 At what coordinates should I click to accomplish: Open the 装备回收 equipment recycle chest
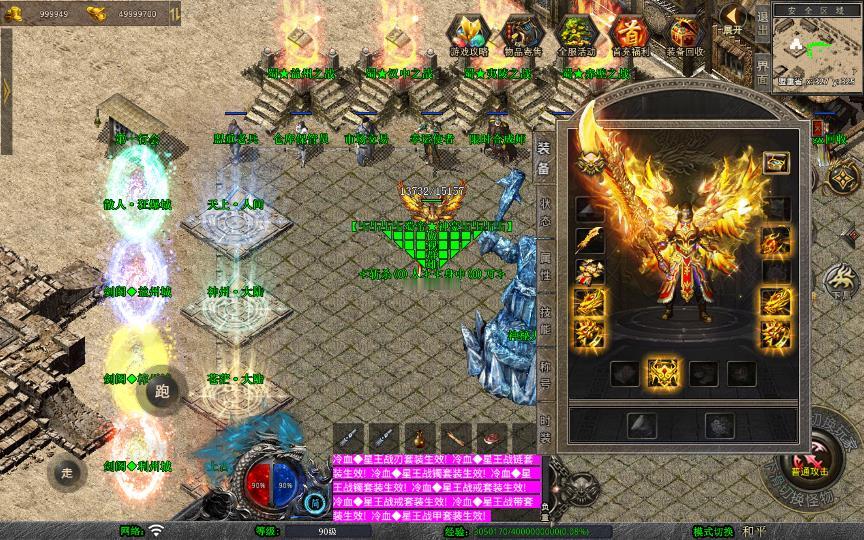point(684,35)
